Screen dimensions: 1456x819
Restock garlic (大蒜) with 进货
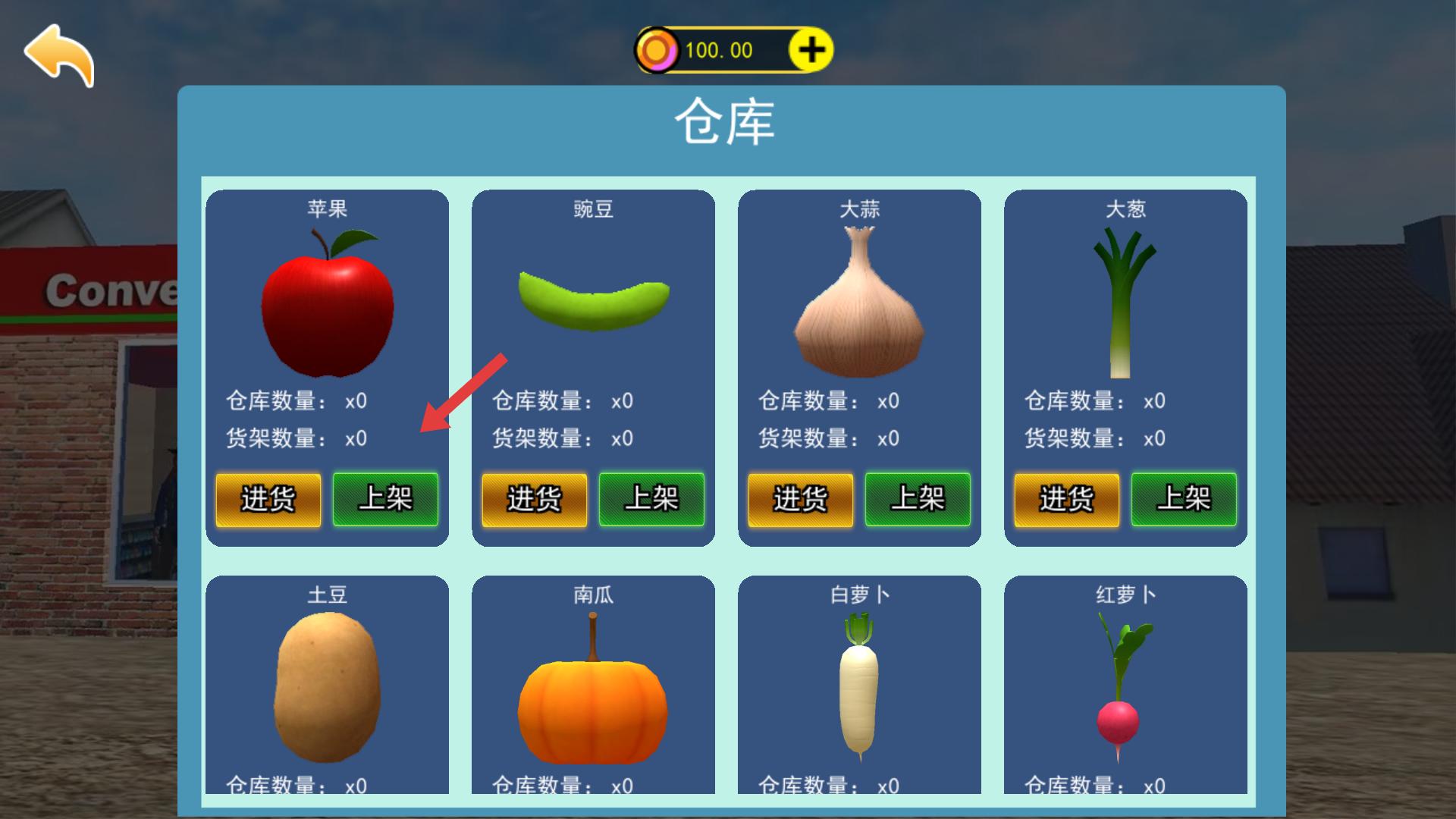point(801,499)
